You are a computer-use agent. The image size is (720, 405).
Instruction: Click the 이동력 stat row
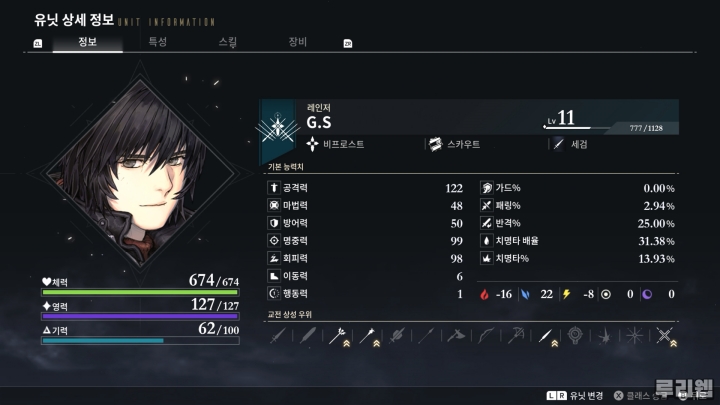(x=367, y=276)
